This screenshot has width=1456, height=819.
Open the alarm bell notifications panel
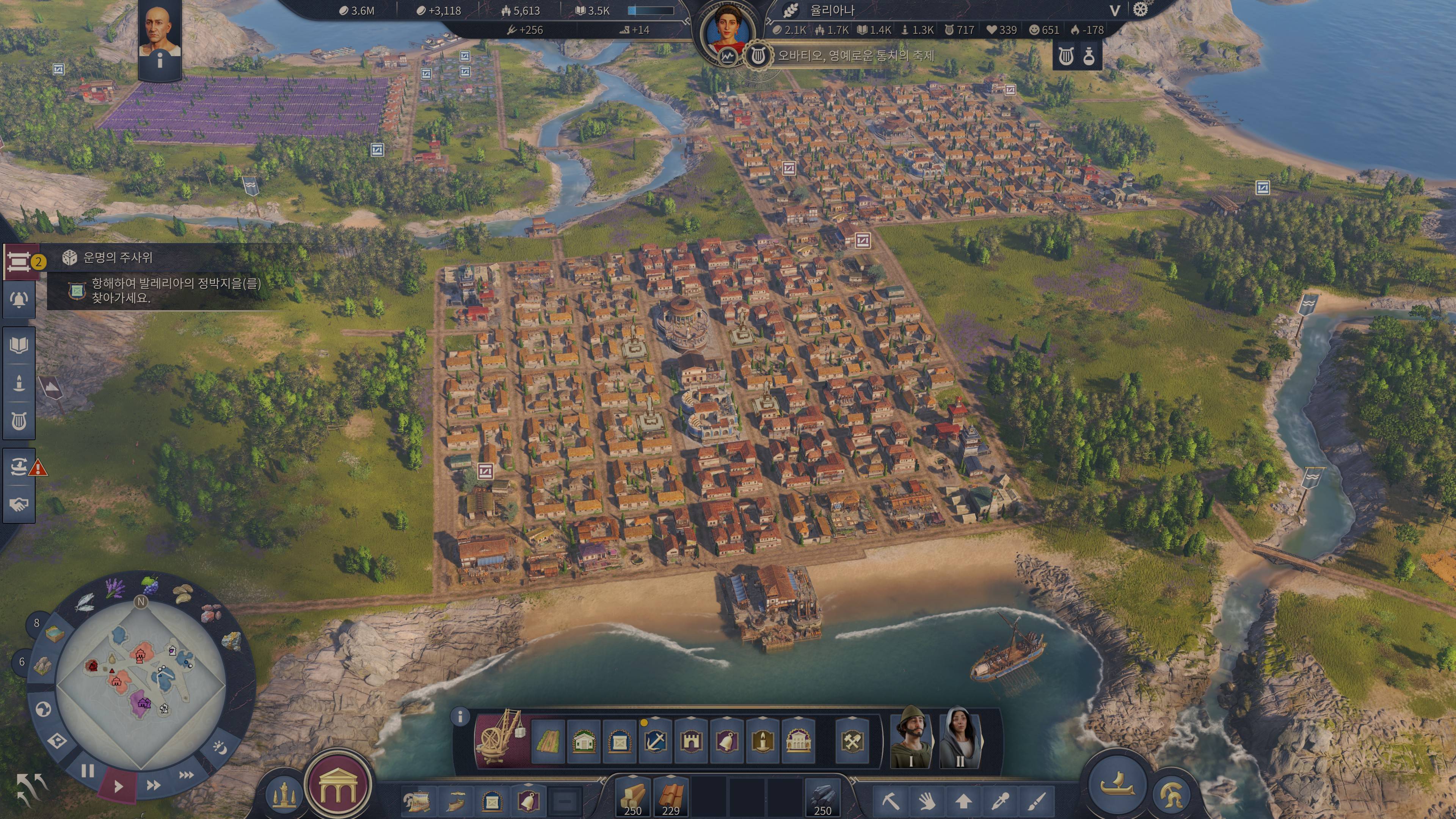(19, 299)
